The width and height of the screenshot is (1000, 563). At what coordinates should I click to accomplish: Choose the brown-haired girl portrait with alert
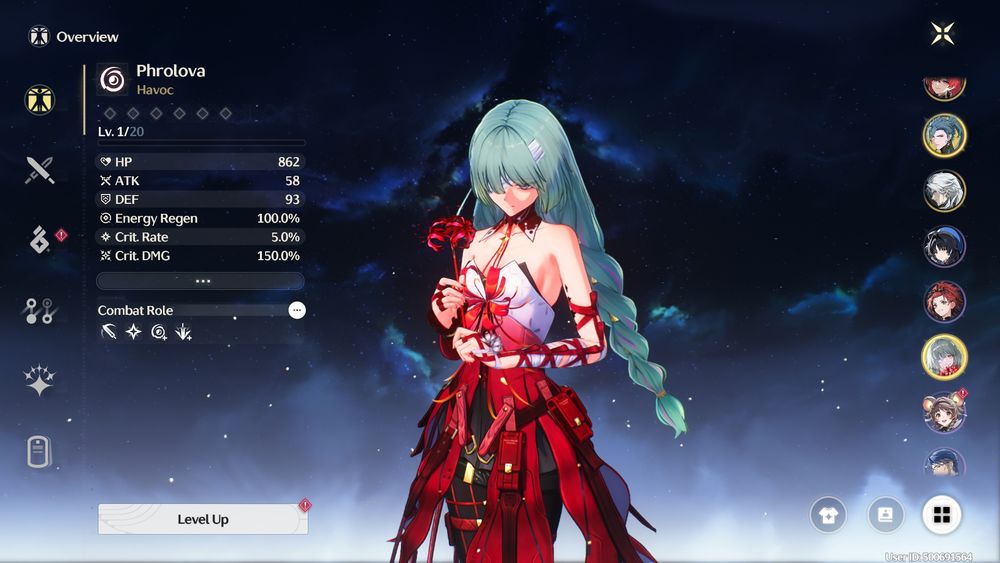(944, 412)
